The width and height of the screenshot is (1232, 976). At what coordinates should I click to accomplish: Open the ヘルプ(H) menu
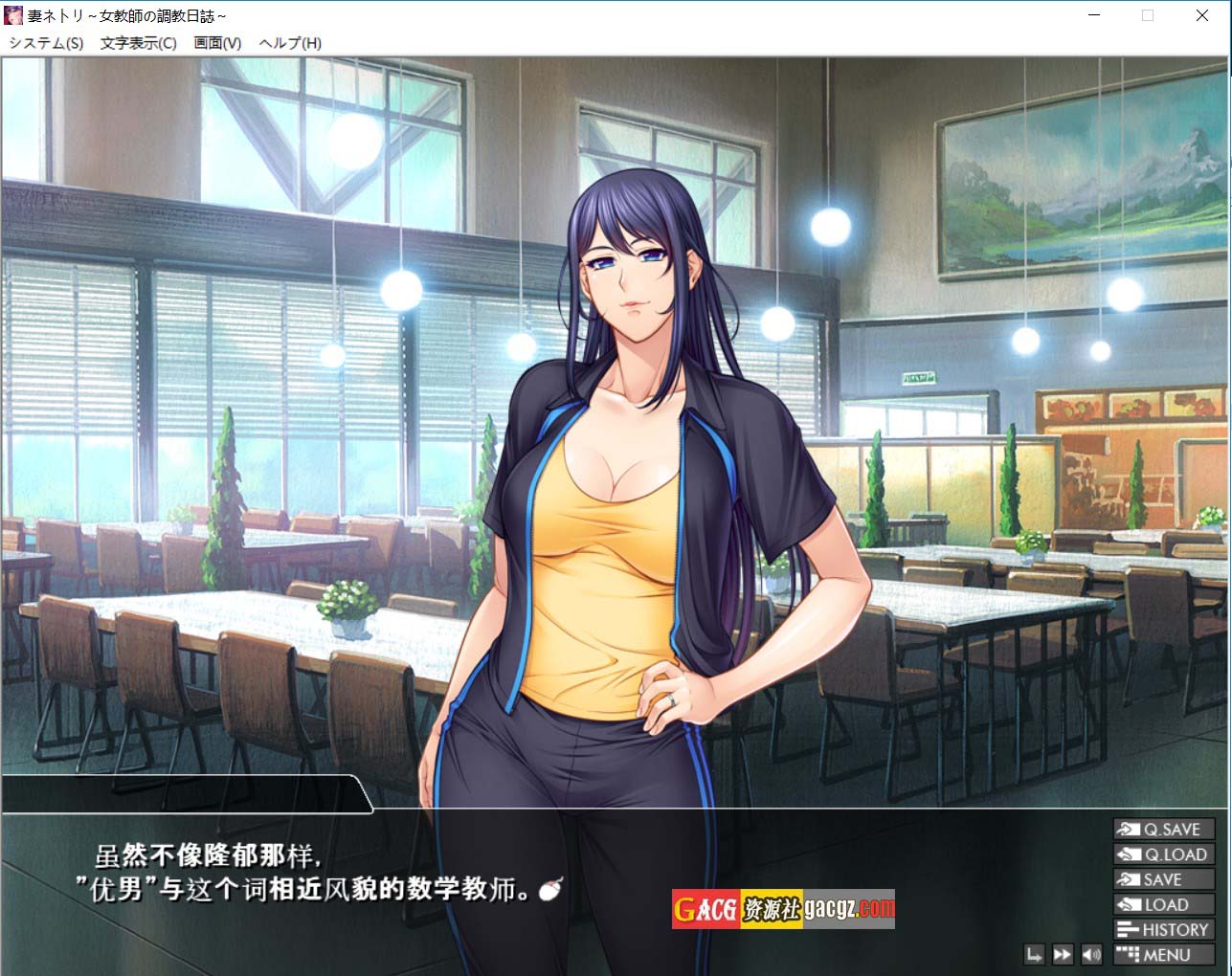(x=290, y=43)
